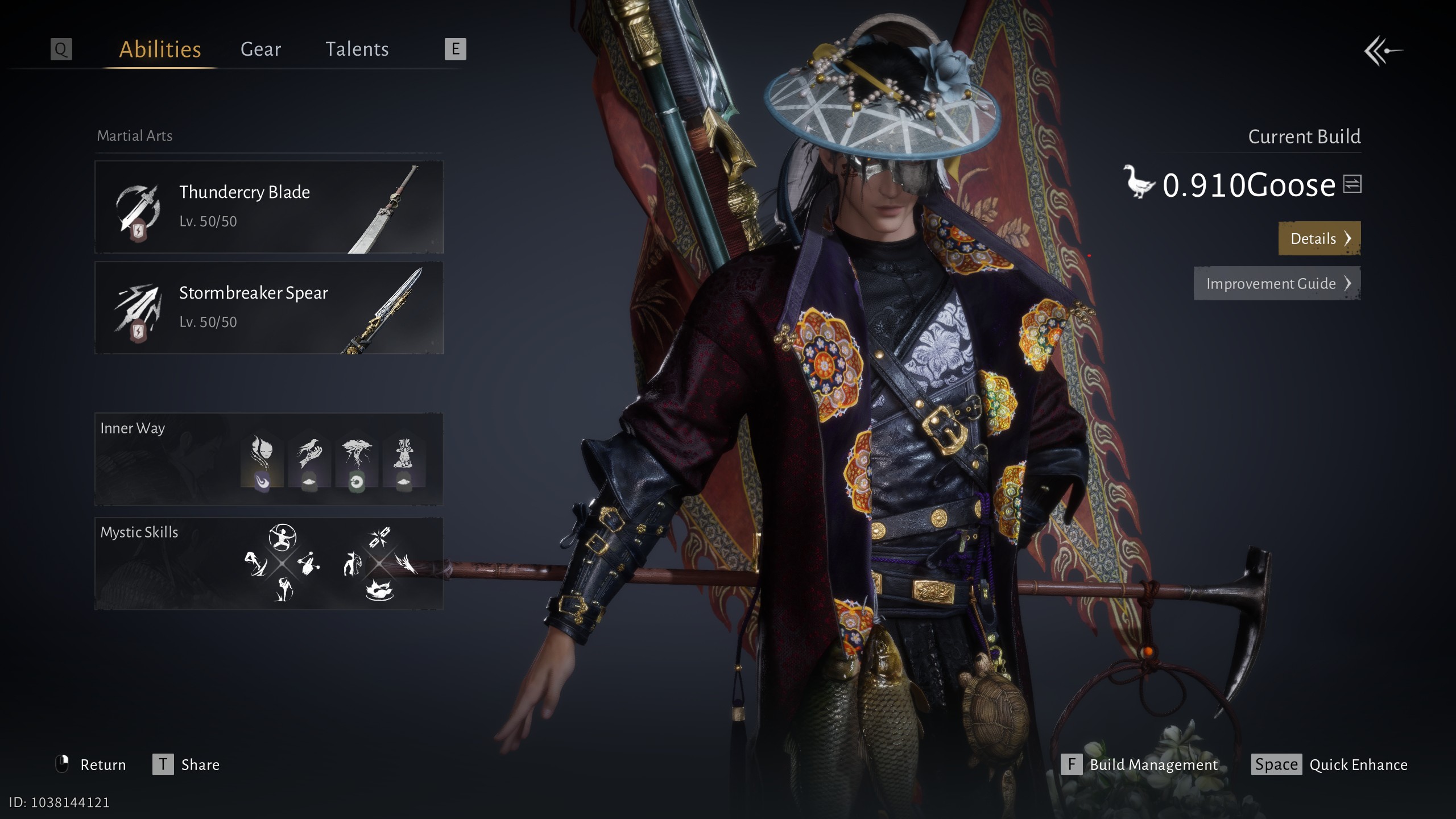The image size is (1456, 819).
Task: Open the Improvement Guide
Action: tap(1277, 283)
